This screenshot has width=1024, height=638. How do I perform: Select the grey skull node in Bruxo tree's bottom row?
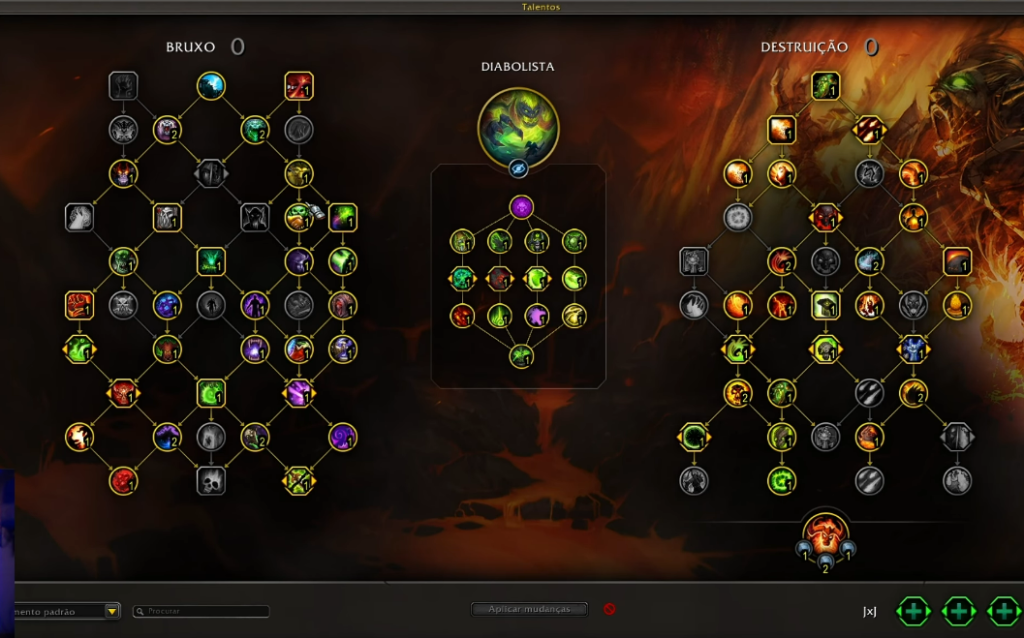point(211,481)
